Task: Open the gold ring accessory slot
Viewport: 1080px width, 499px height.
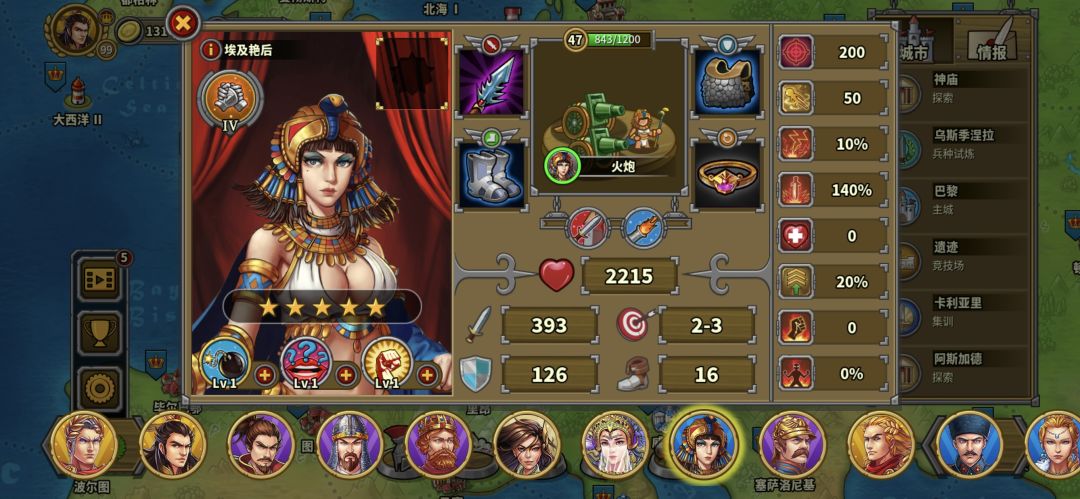Action: click(x=726, y=173)
